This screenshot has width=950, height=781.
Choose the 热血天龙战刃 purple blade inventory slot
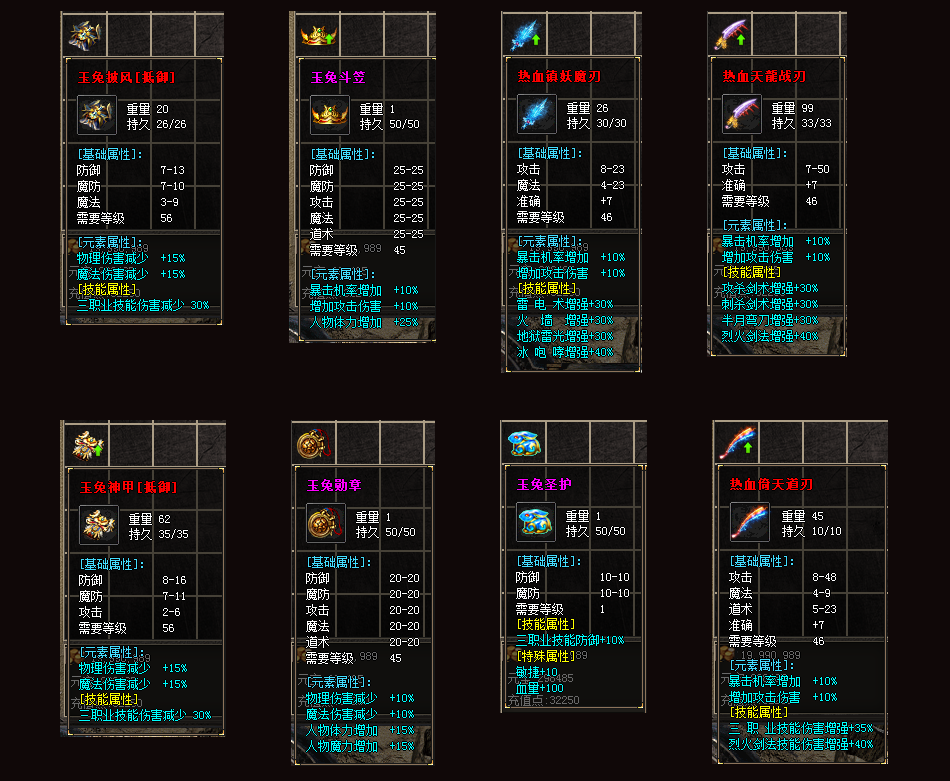729,36
